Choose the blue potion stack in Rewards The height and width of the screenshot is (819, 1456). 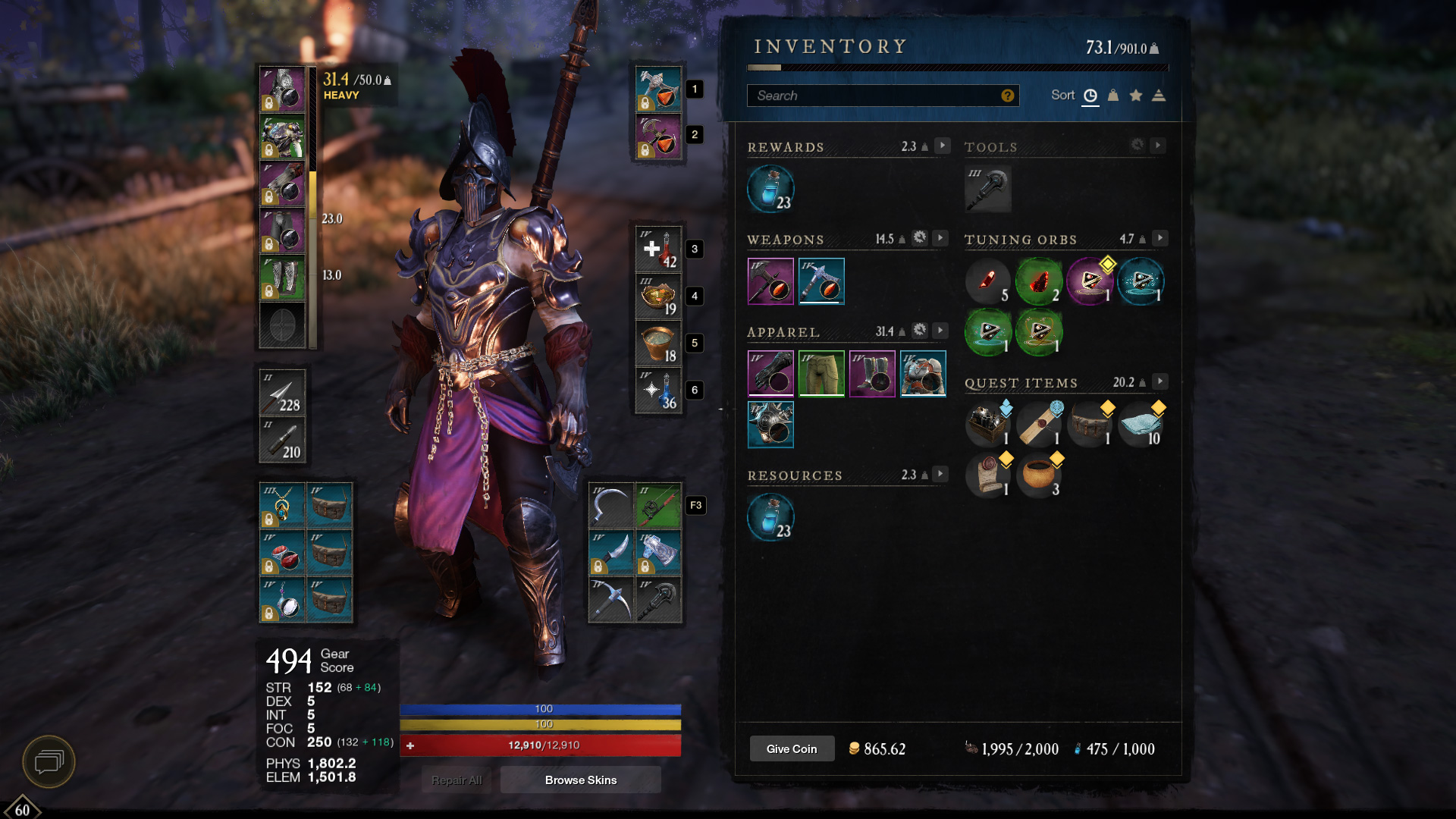click(x=770, y=189)
